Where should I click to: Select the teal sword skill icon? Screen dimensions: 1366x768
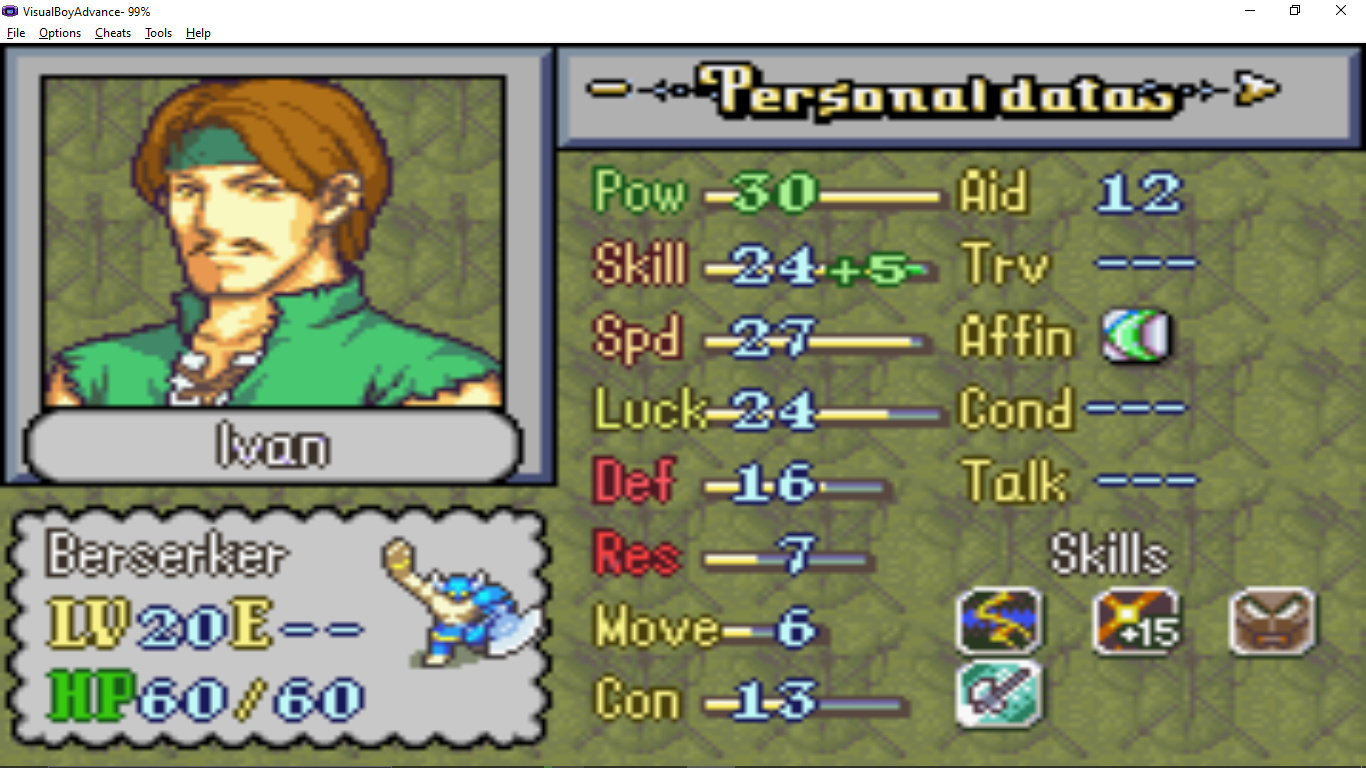tap(999, 693)
